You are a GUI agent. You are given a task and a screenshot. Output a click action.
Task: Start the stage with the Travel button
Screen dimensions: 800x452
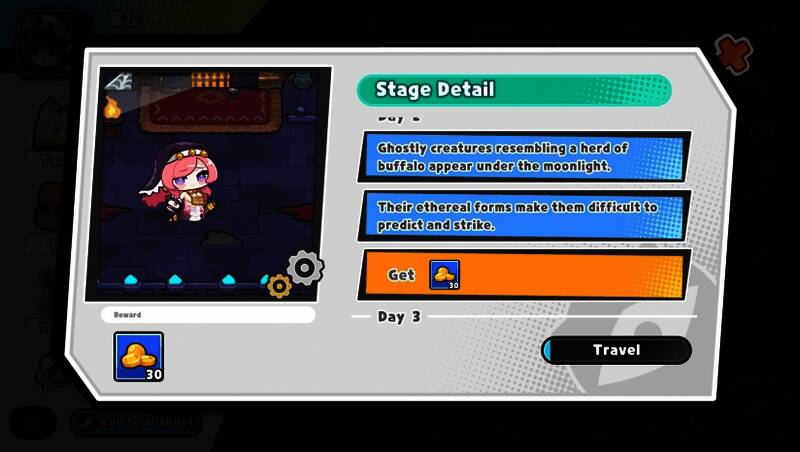pyautogui.click(x=616, y=350)
